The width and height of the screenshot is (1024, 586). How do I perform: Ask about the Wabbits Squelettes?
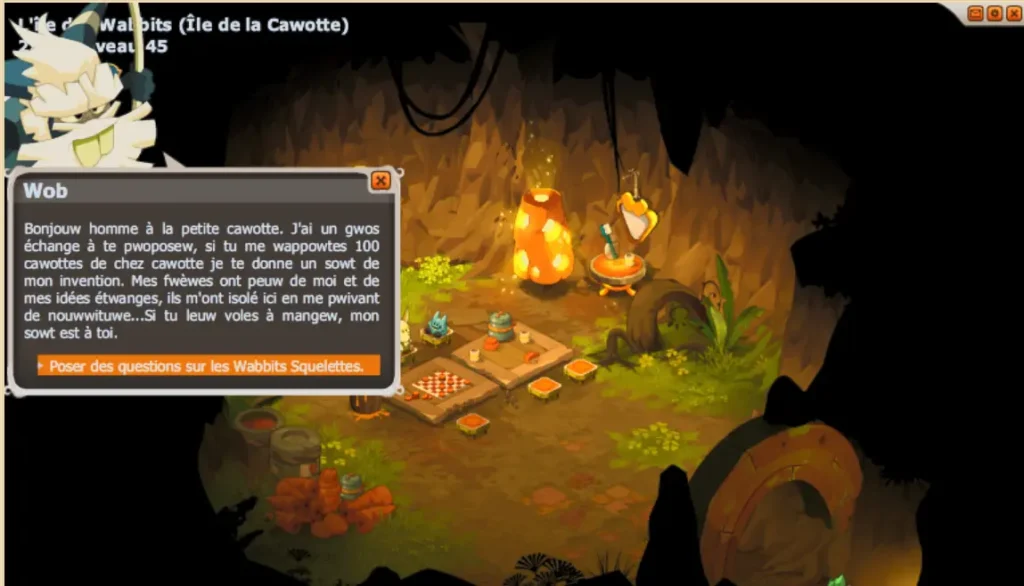point(208,366)
